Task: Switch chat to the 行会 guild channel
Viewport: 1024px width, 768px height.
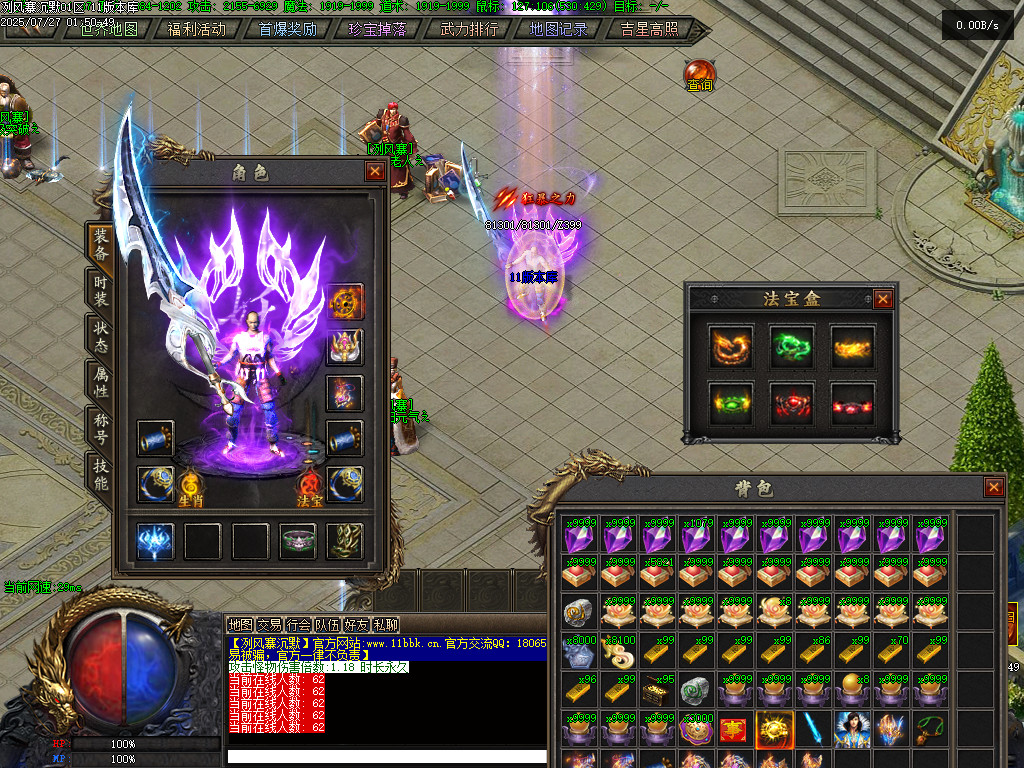Action: pos(299,624)
